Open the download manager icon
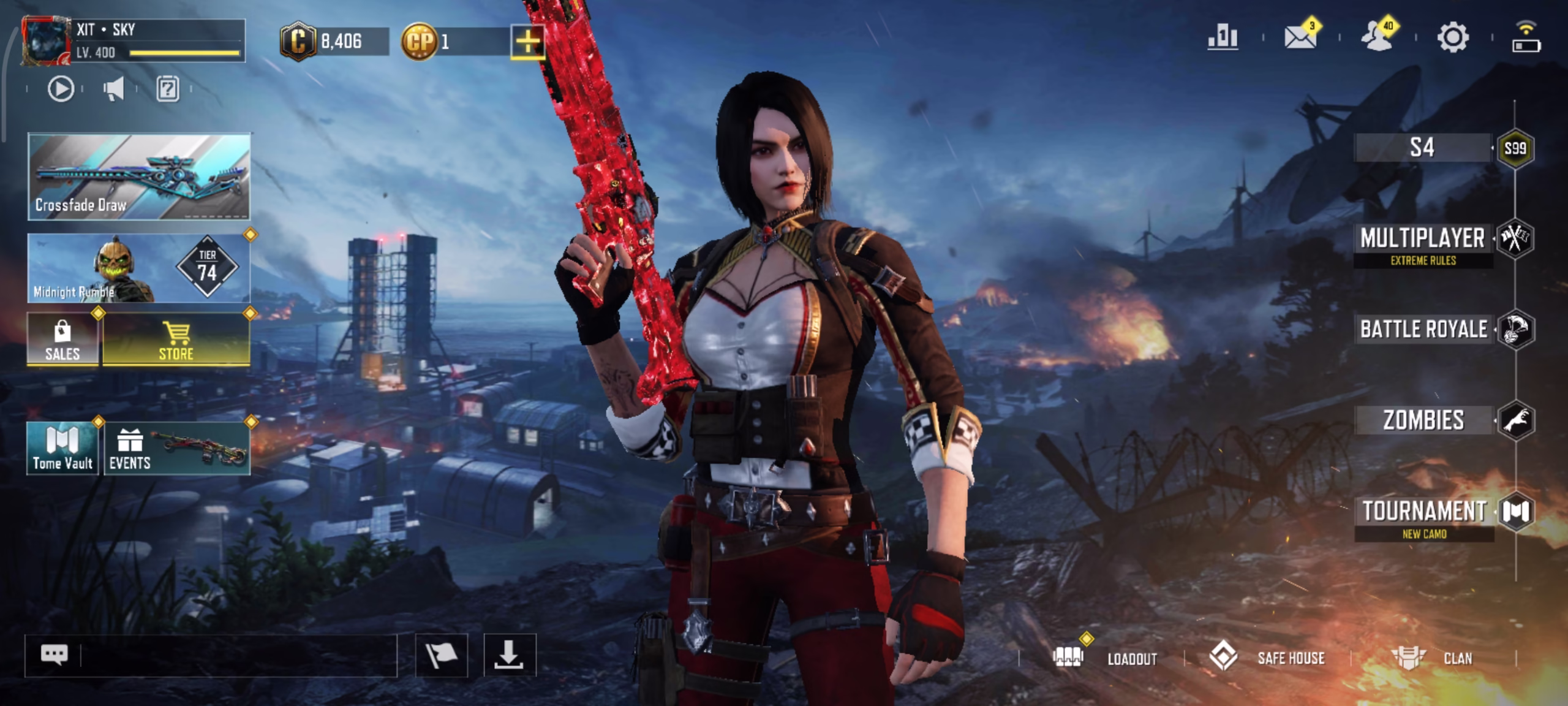Screen dimensions: 1568x706 510,655
